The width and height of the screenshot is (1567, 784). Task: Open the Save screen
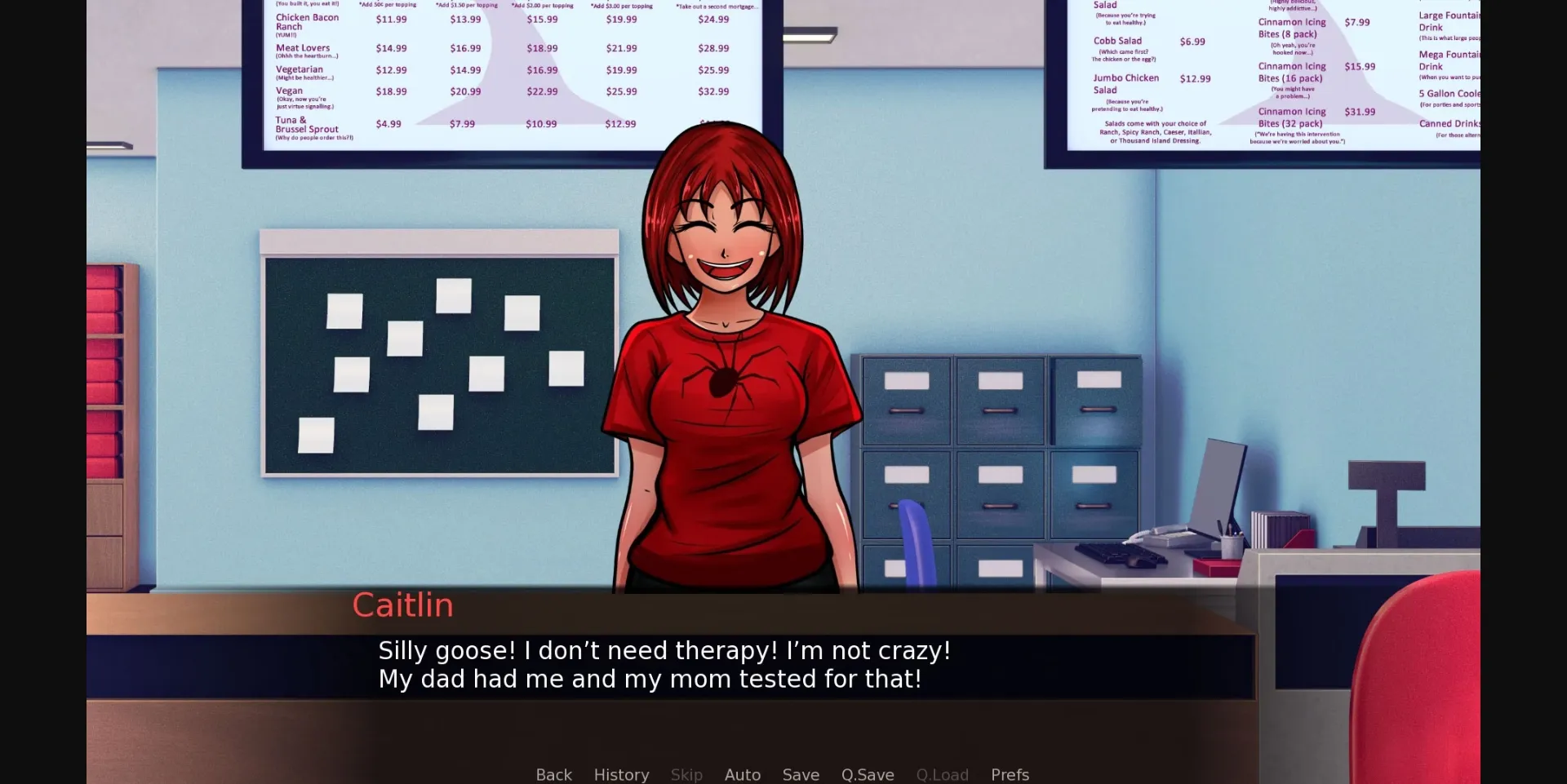pyautogui.click(x=801, y=774)
